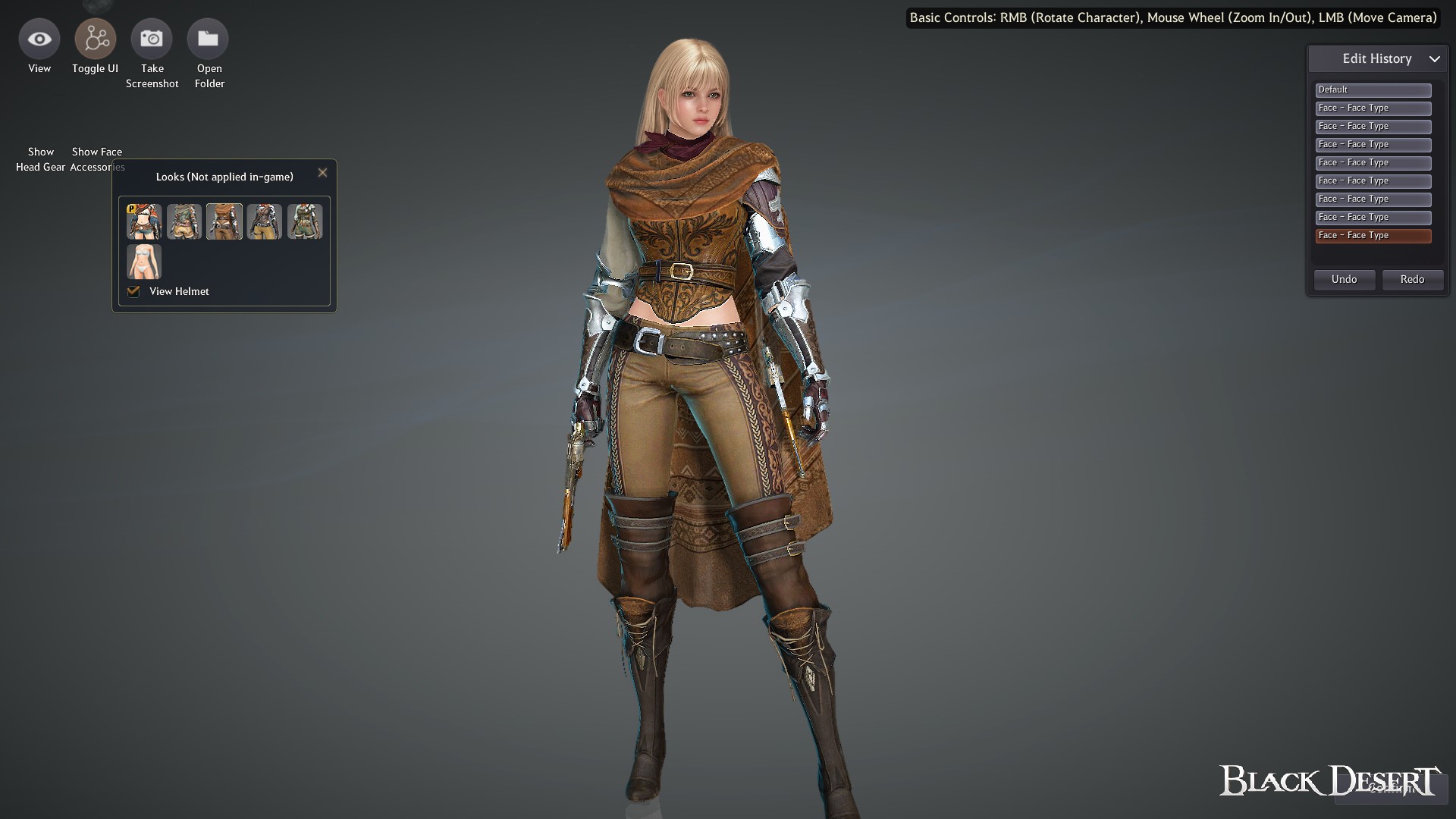The height and width of the screenshot is (819, 1456).
Task: Toggle Show Face Accessories option
Action: point(96,159)
